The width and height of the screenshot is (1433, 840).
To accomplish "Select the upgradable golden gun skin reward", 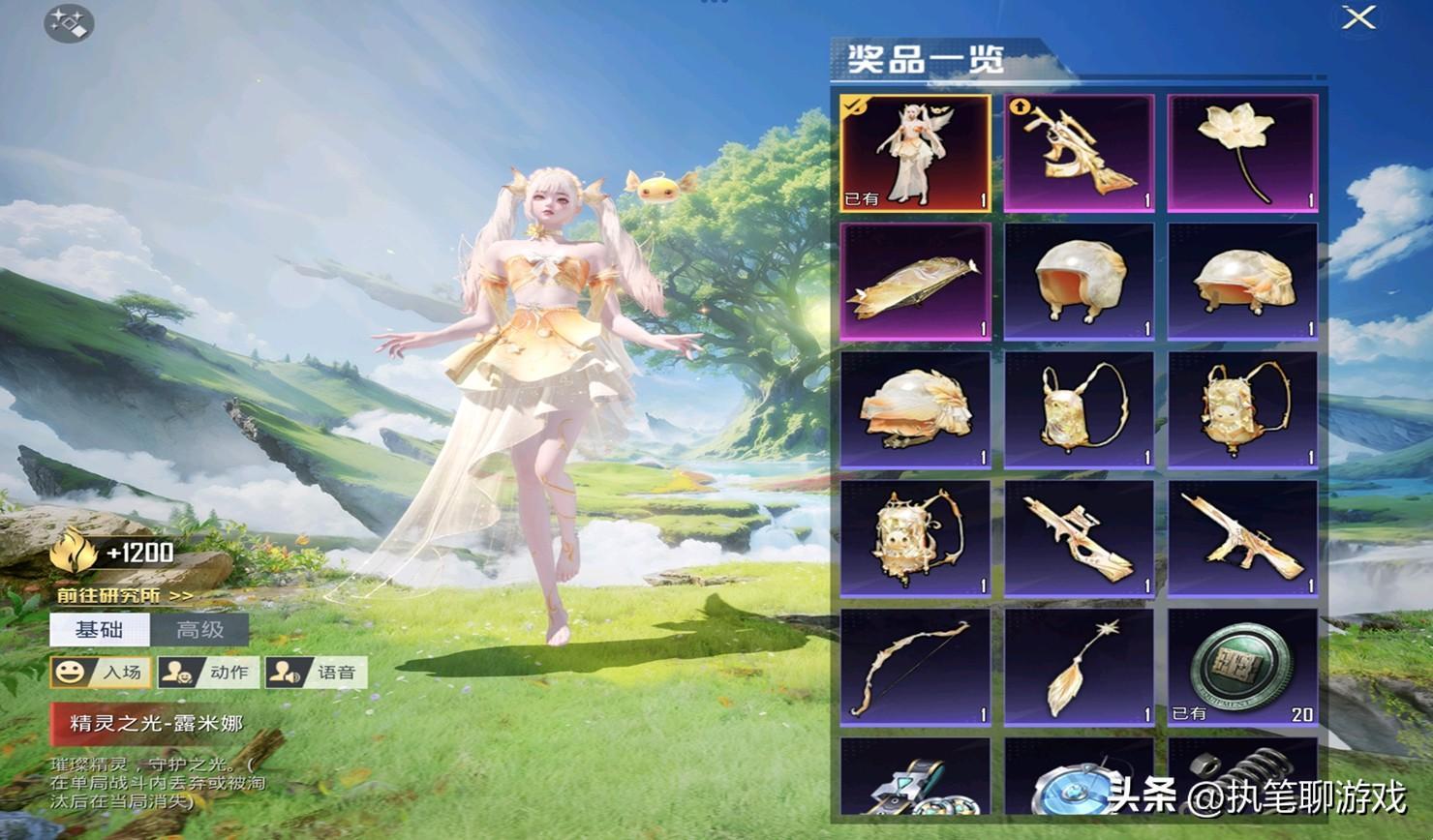I will click(x=1079, y=153).
